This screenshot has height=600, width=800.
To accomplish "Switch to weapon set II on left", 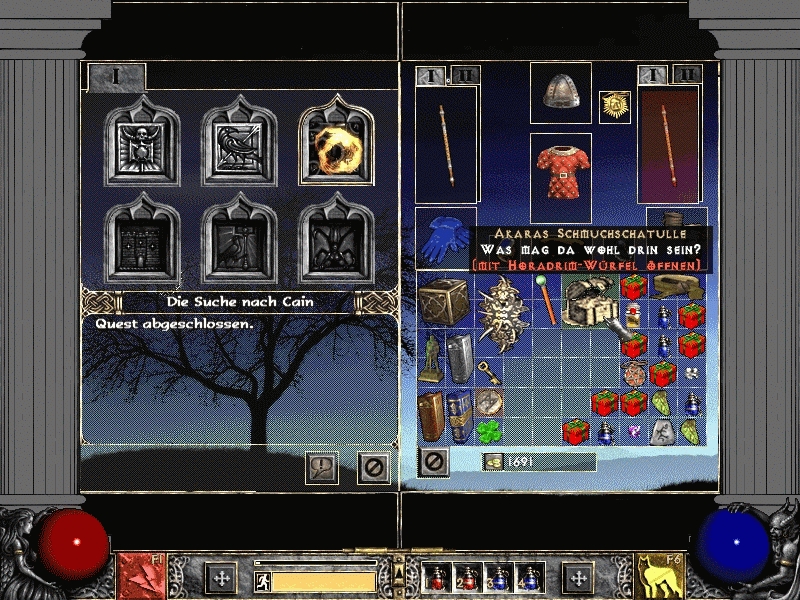I will [x=465, y=75].
